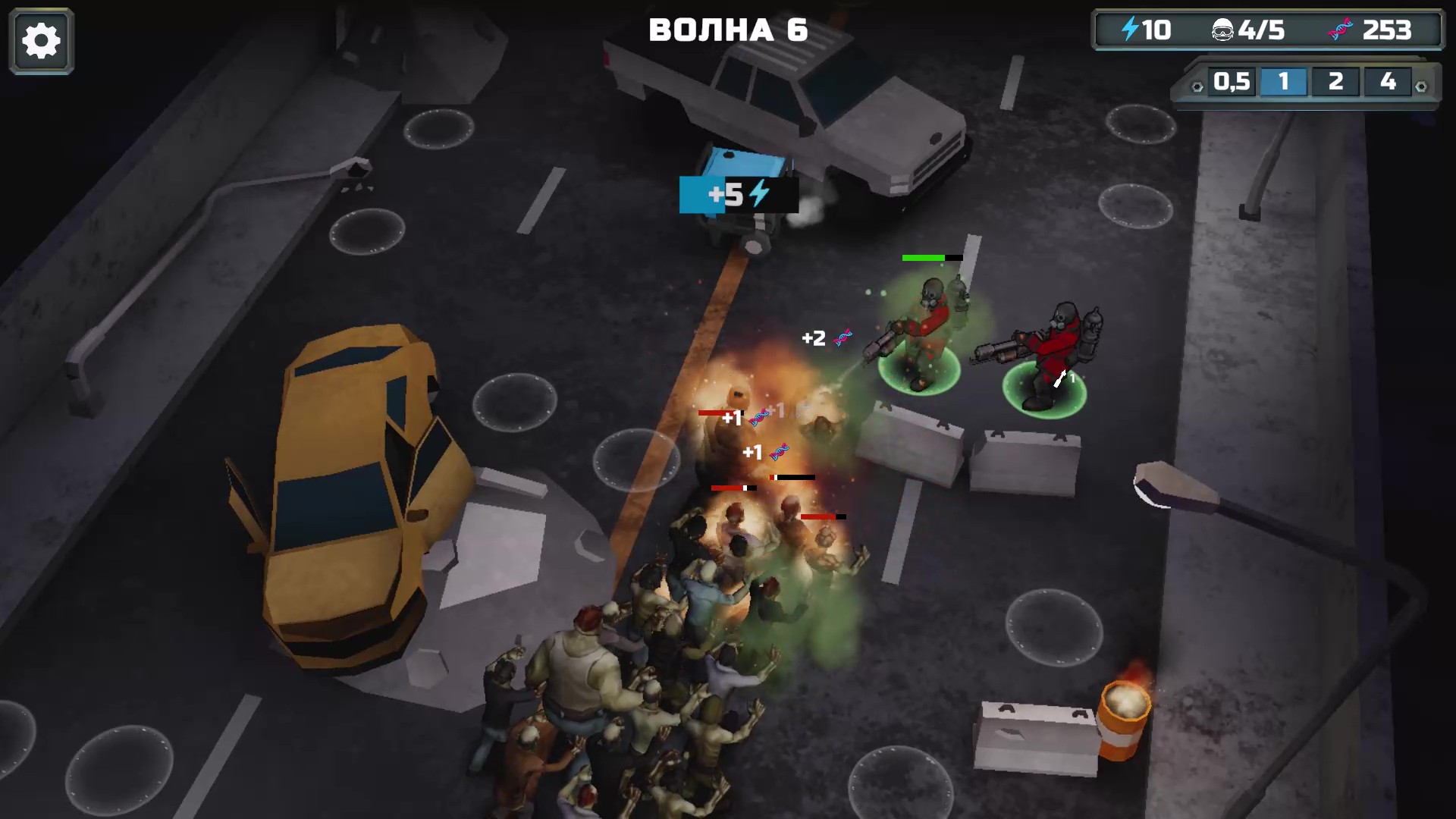Enable 2x game speed
The width and height of the screenshot is (1456, 819).
coord(1335,81)
